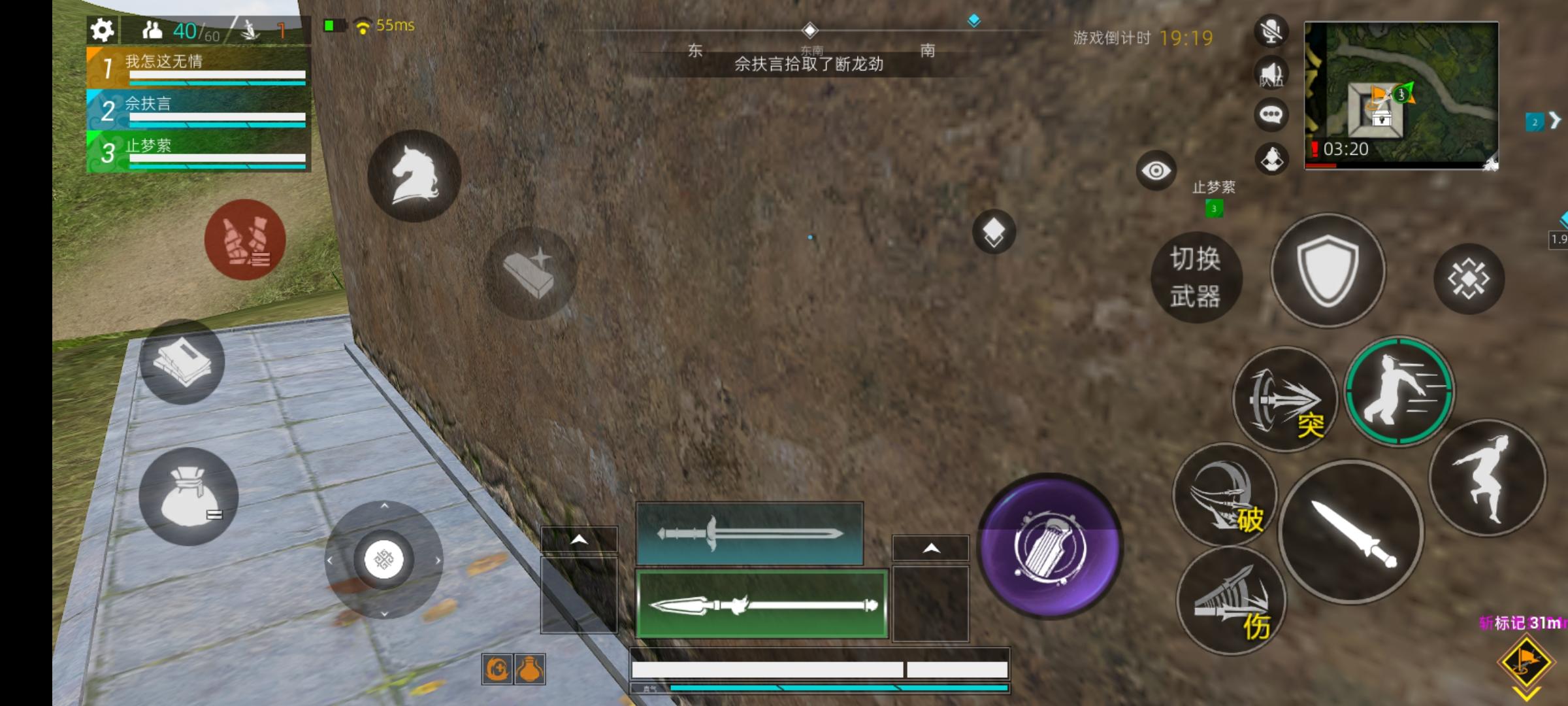Tap the minimap in the top-right corner
This screenshot has width=1568, height=706.
point(1401,95)
